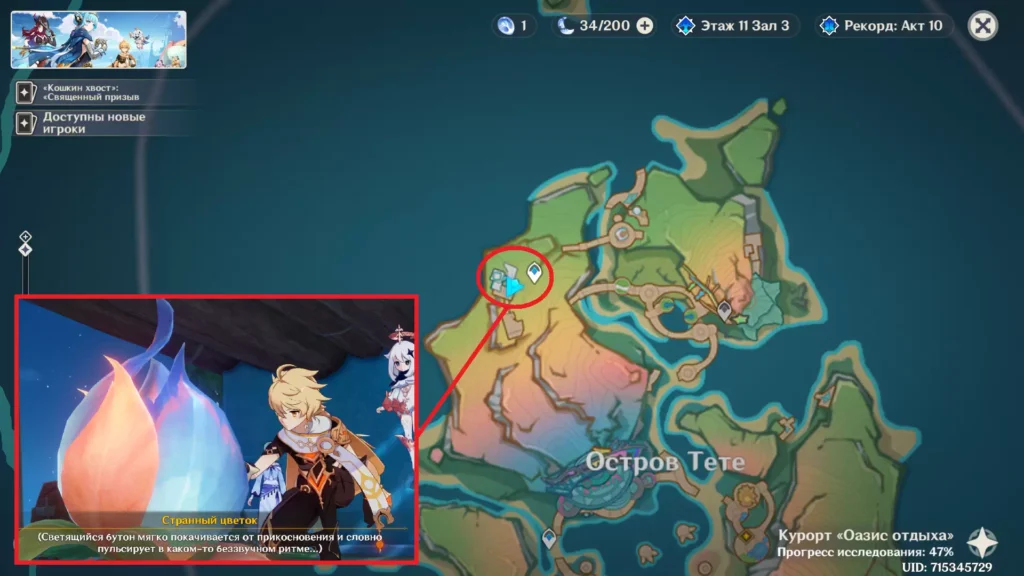Open the four-pointed star region menu
This screenshot has width=1024, height=576.
[x=982, y=543]
